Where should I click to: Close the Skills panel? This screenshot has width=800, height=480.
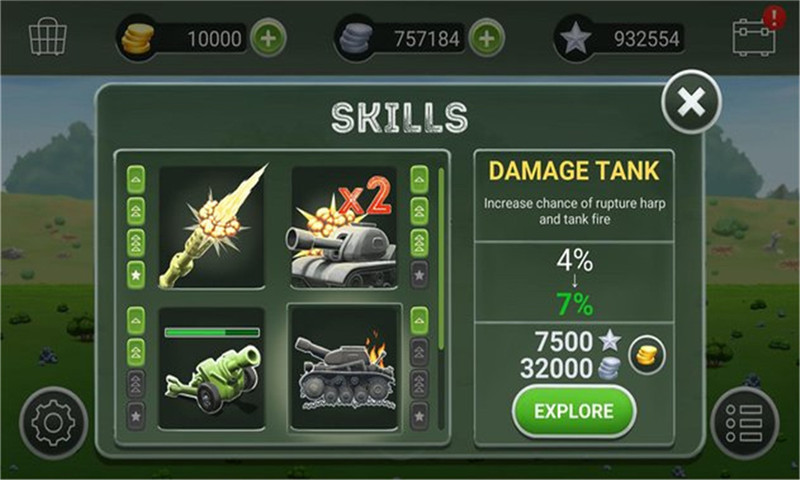point(691,100)
